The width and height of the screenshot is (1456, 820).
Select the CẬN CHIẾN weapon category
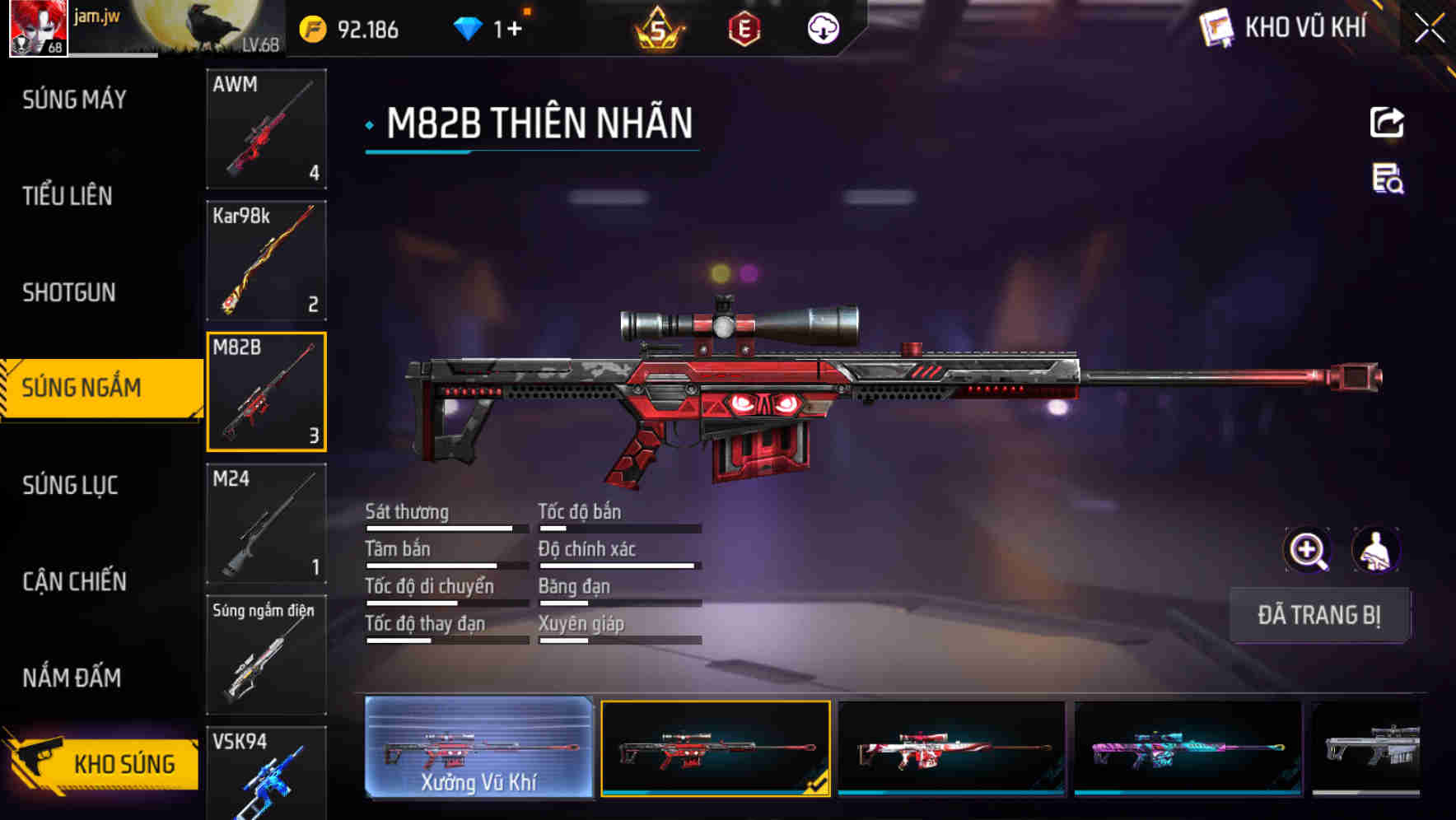coord(74,581)
